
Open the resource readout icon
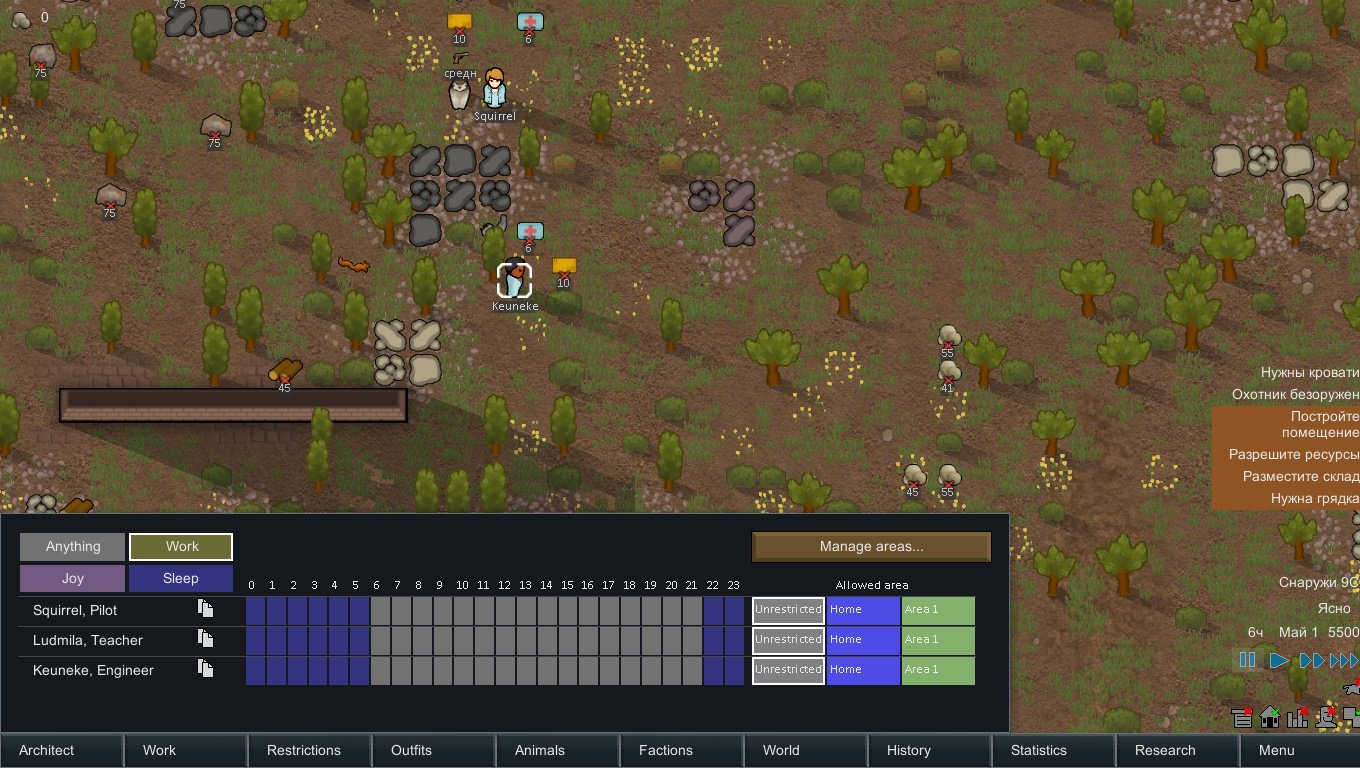coord(1241,718)
